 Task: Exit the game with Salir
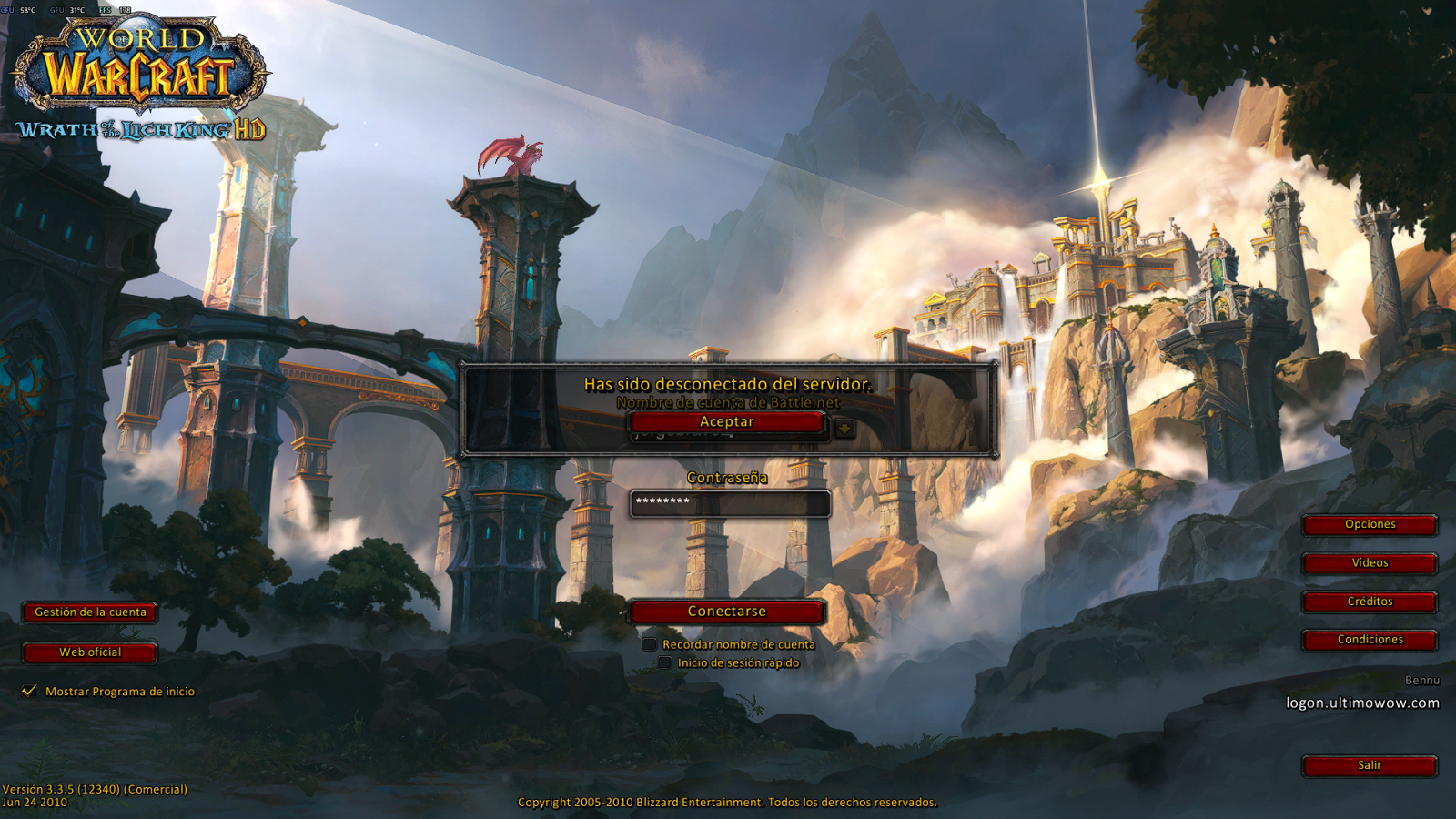[1370, 765]
